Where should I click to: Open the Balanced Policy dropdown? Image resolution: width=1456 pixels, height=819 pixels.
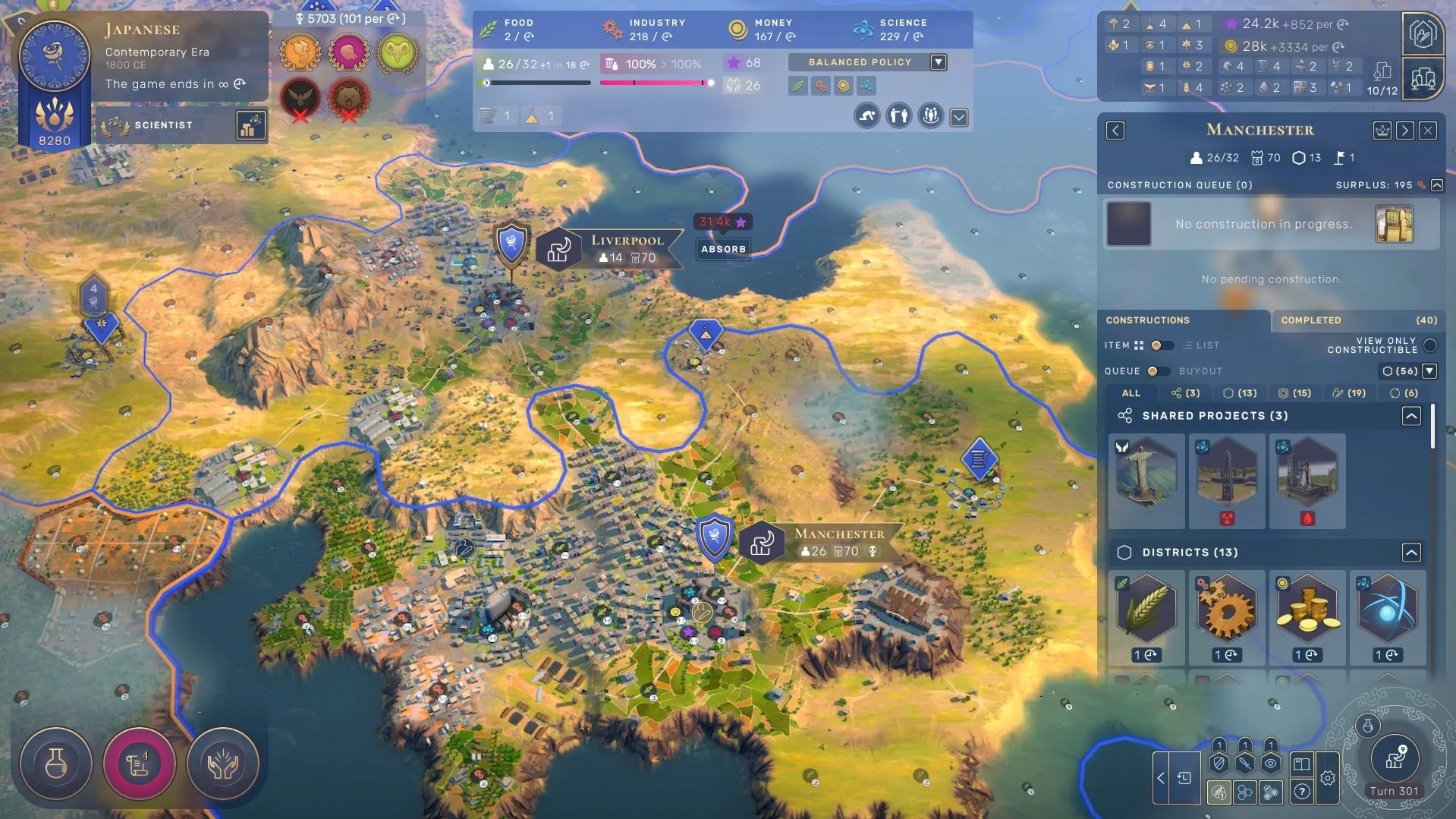939,62
